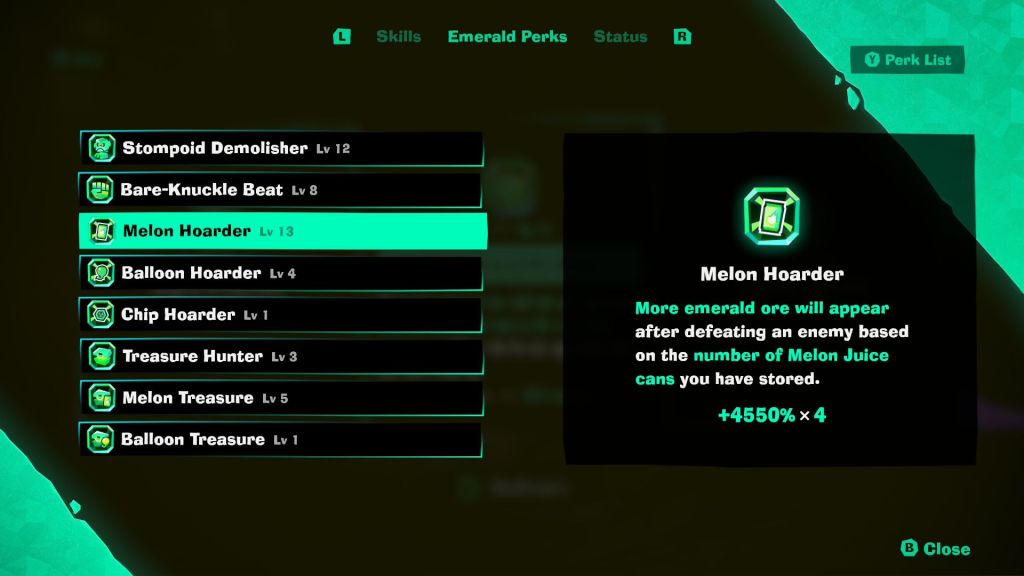1024x576 pixels.
Task: Choose the Bare-Knuckle Beat perk
Action: point(281,190)
